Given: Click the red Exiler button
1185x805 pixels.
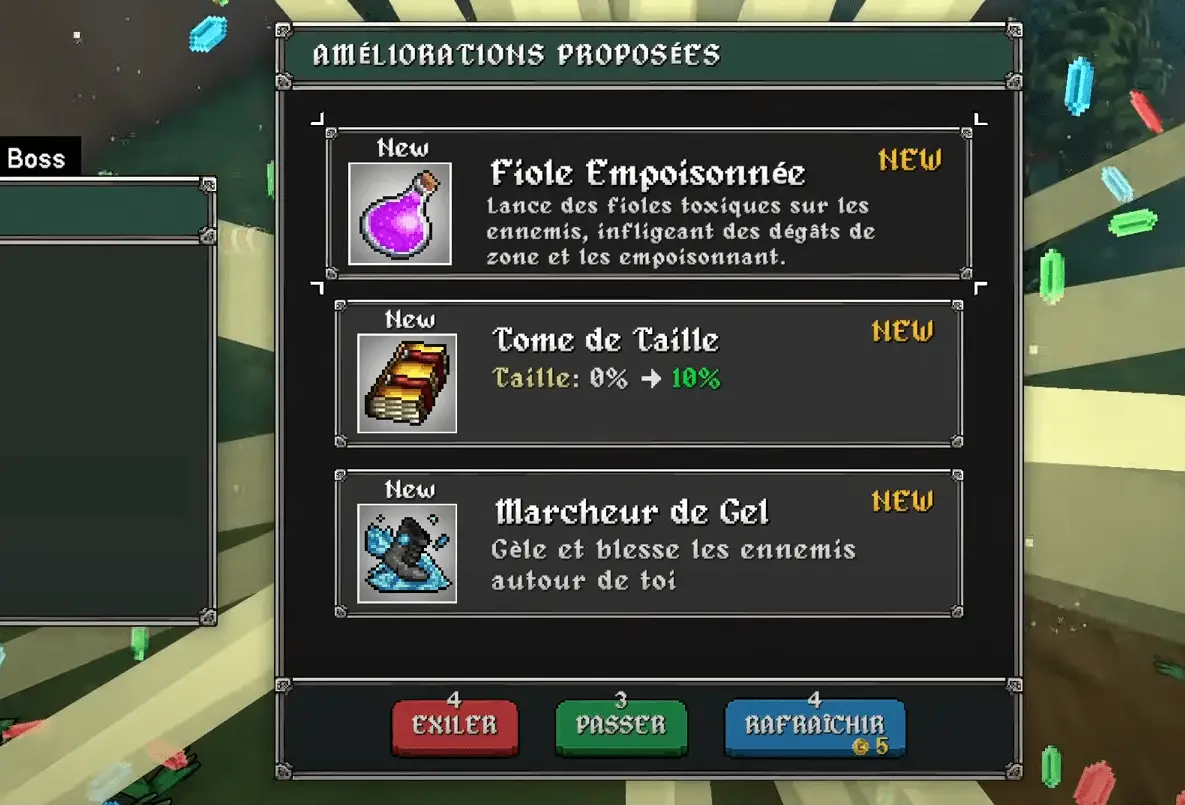Looking at the screenshot, I should (x=455, y=726).
